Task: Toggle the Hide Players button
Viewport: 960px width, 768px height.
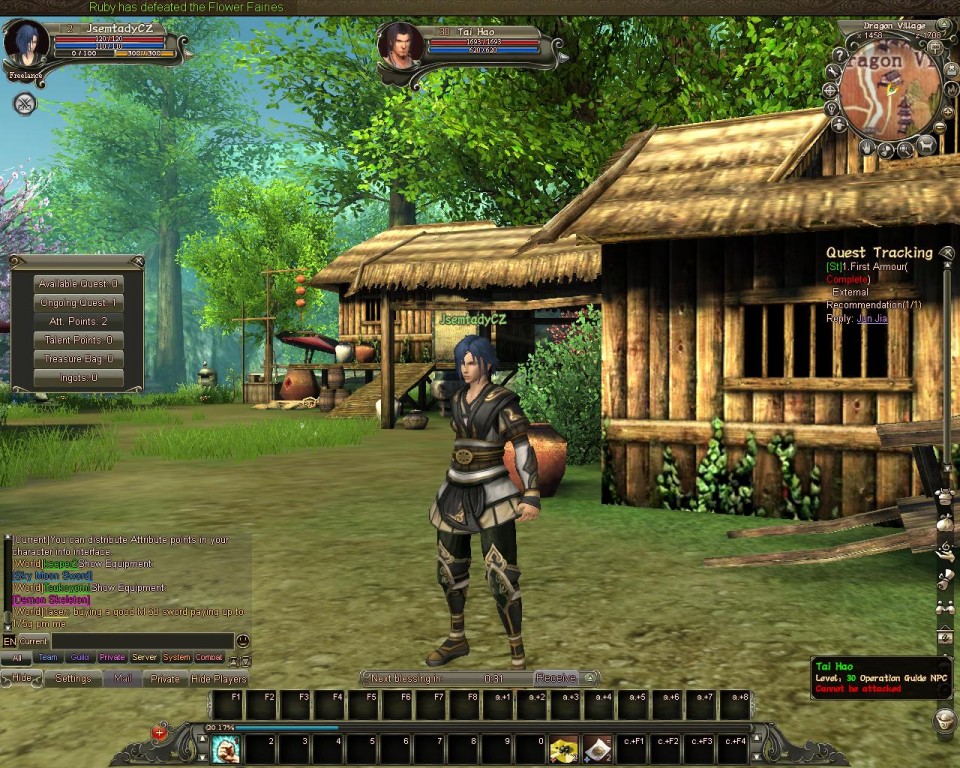Action: click(218, 679)
